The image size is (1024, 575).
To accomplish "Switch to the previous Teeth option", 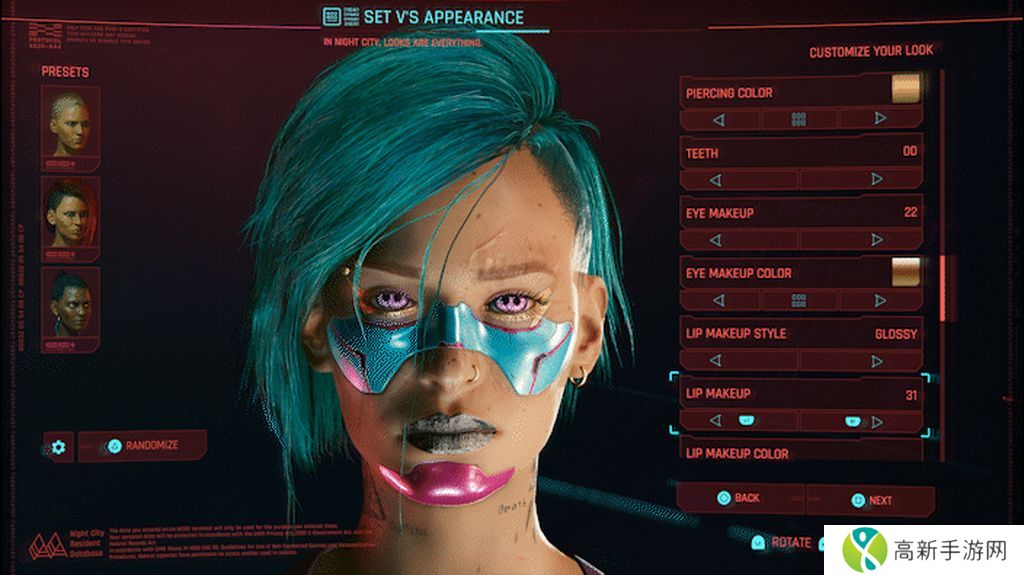I will 715,180.
